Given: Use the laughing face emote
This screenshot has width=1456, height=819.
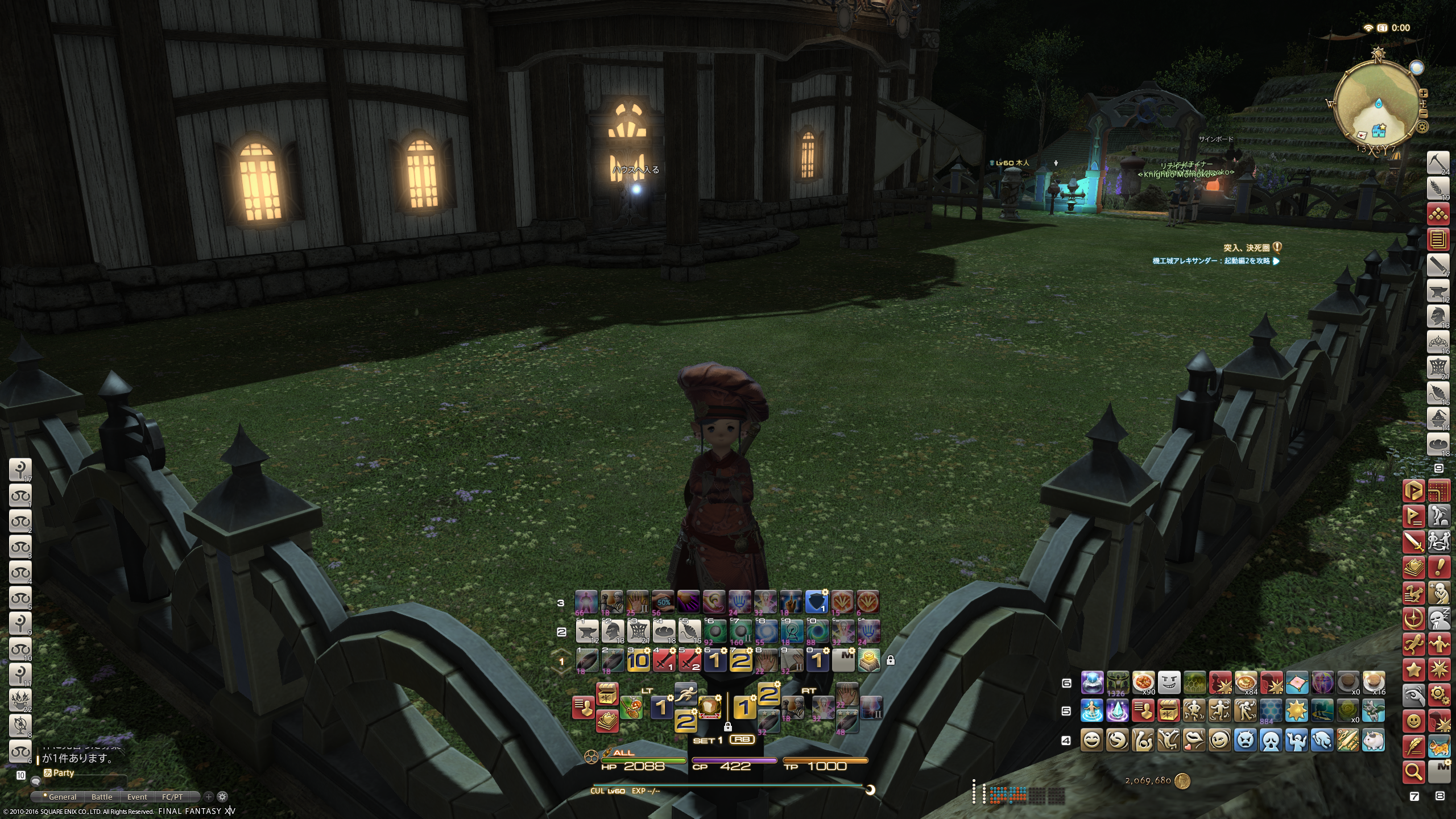Looking at the screenshot, I should pyautogui.click(x=1091, y=740).
